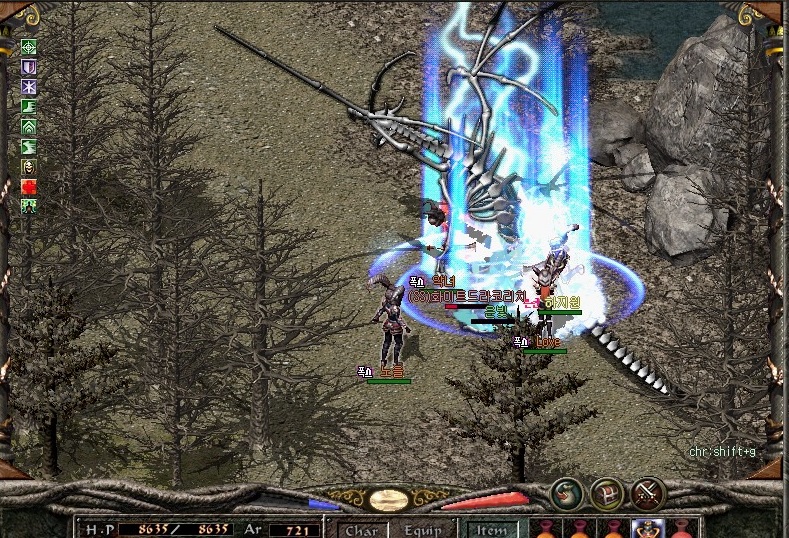Click the purple star-burst buff icon

coord(29,86)
